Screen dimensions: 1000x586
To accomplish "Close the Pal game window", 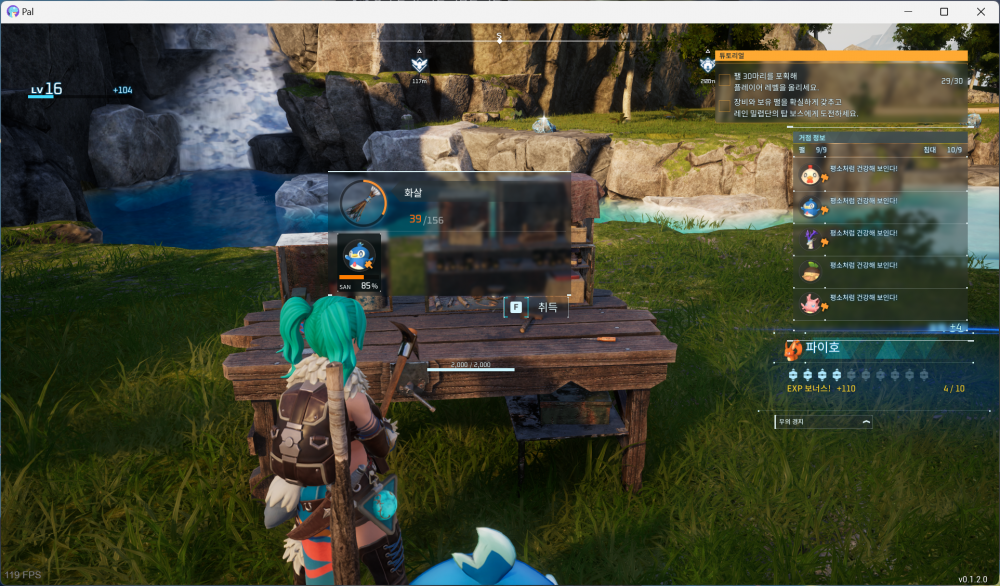I will point(979,11).
